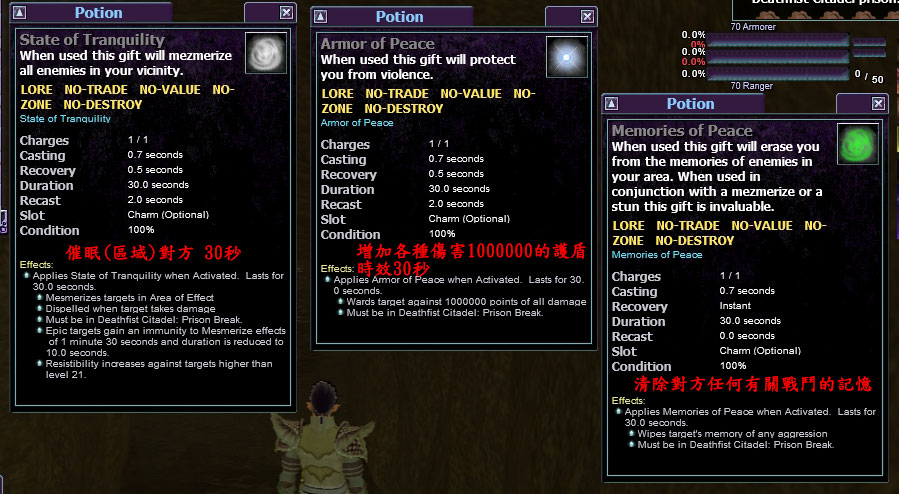This screenshot has height=494, width=899.
Task: Select the Memories of Peace green swirl icon
Action: coord(856,144)
